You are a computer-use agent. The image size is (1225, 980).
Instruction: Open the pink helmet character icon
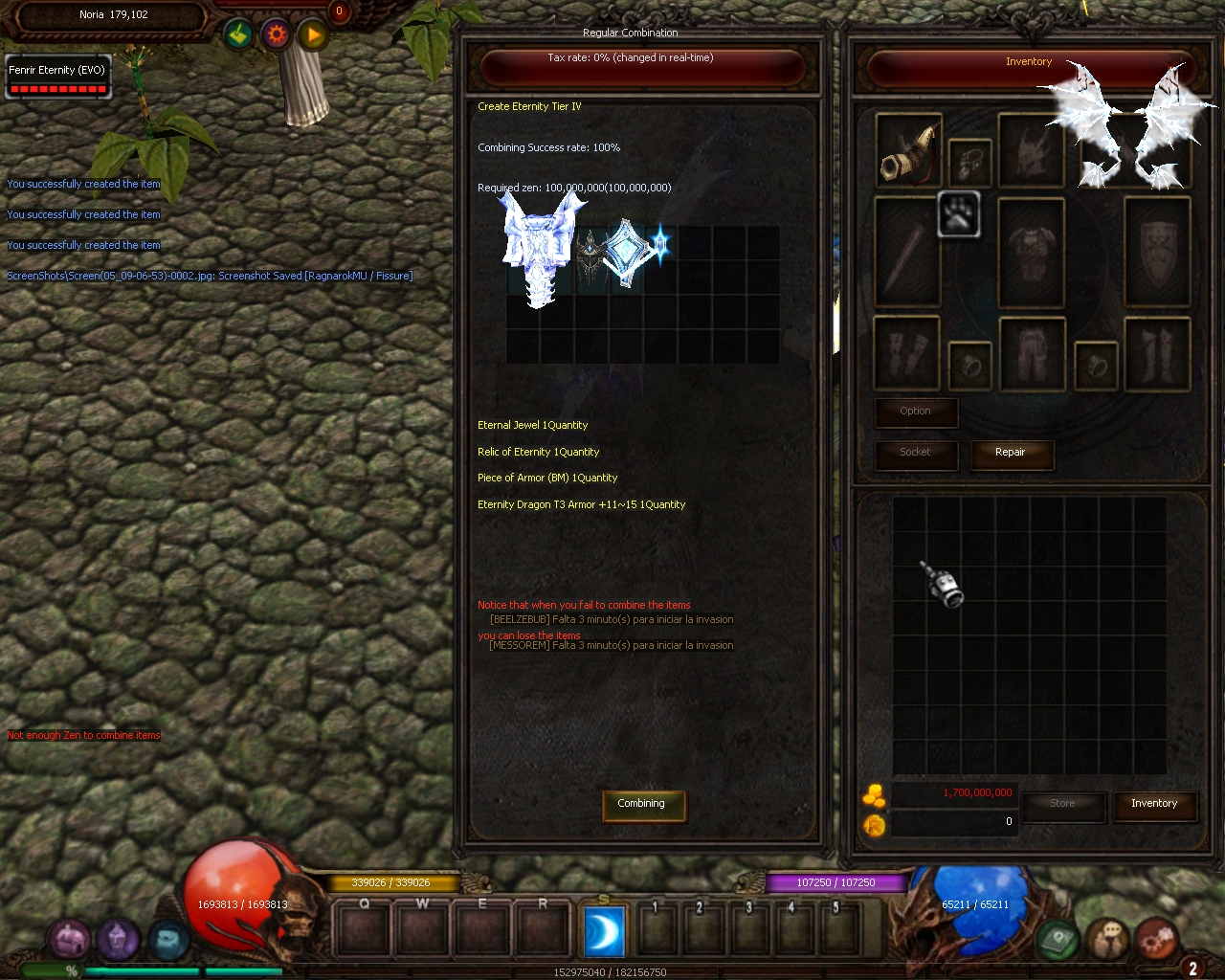tap(69, 940)
